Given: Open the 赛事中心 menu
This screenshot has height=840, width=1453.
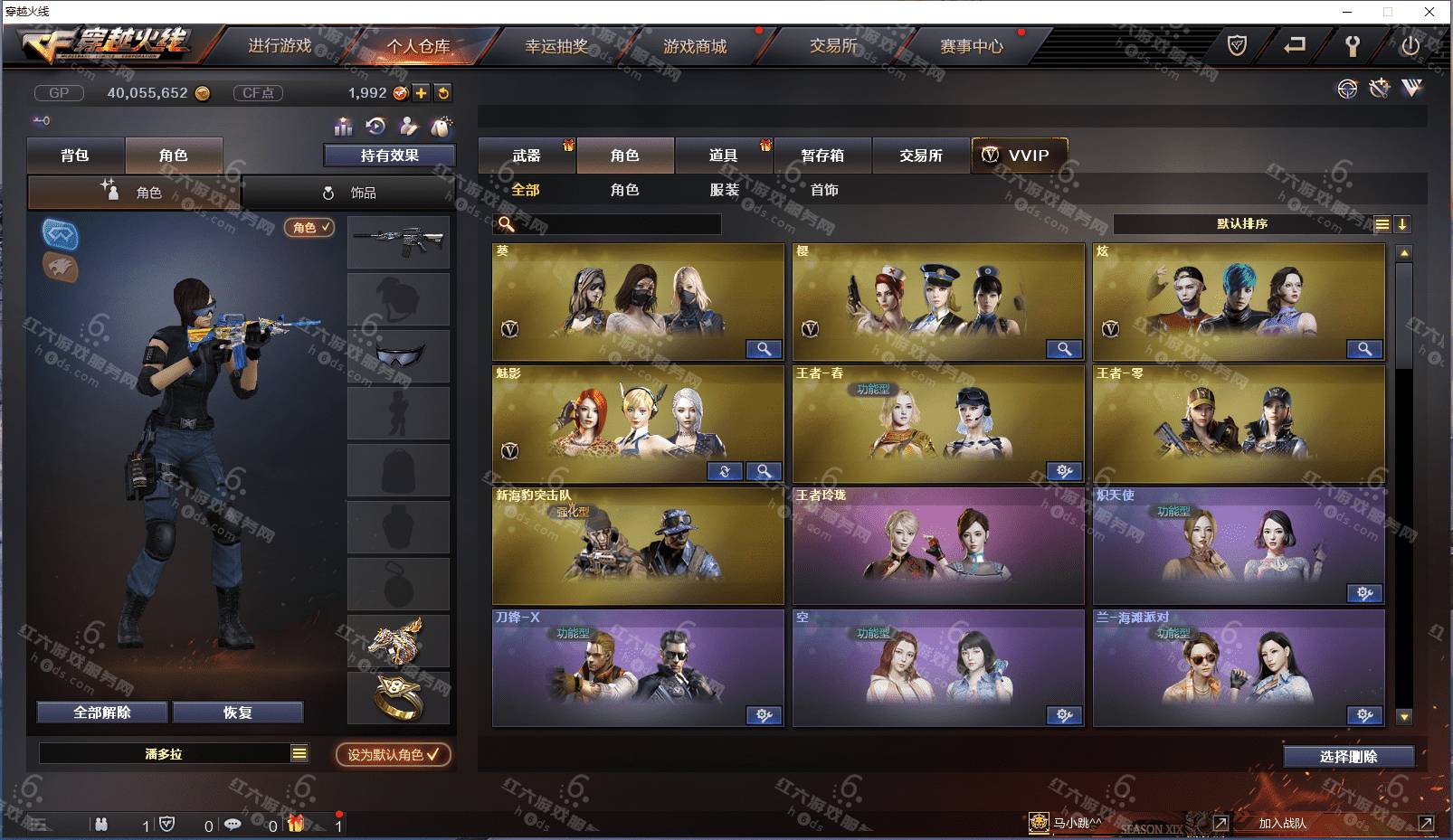Looking at the screenshot, I should coord(972,46).
